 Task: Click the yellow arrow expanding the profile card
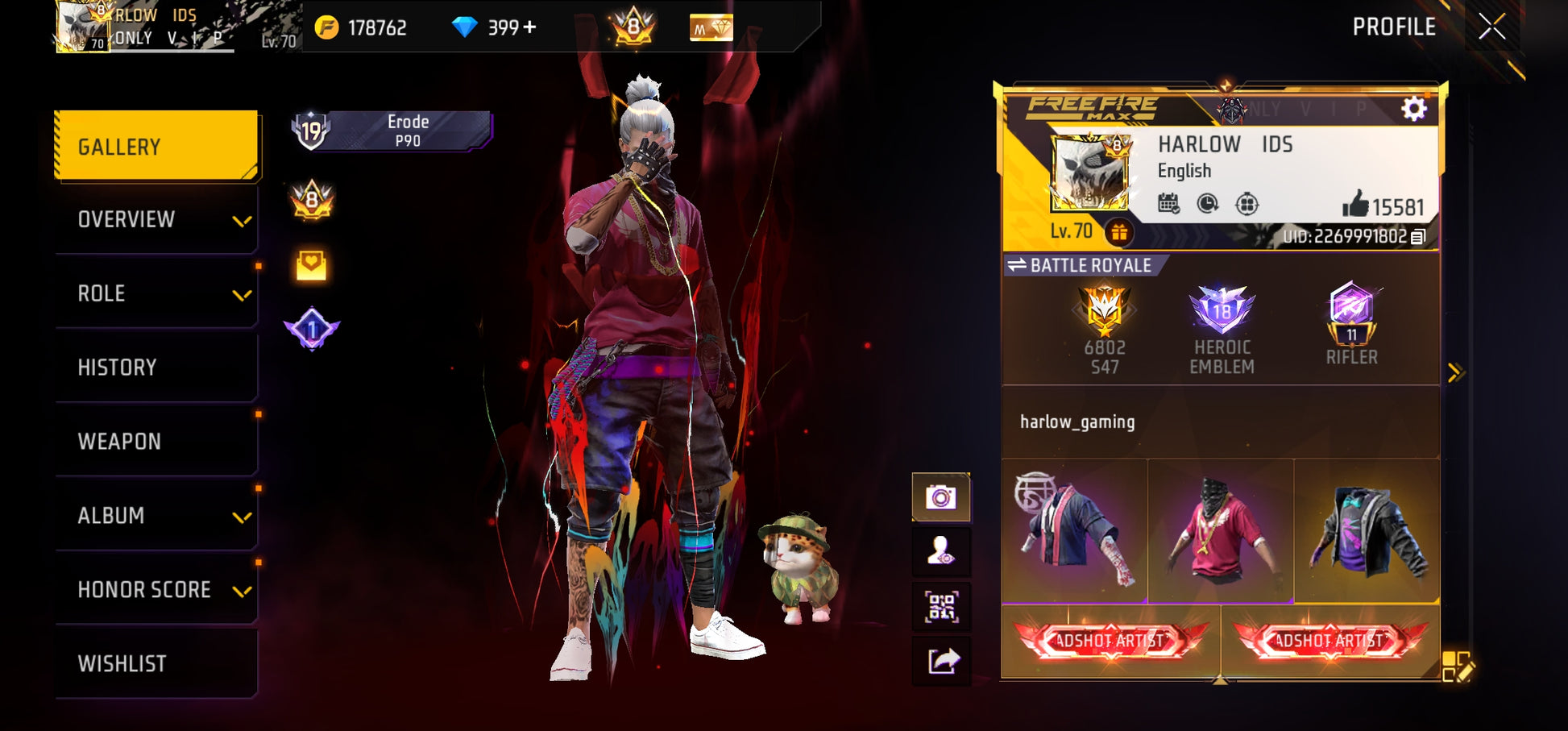tap(1454, 372)
